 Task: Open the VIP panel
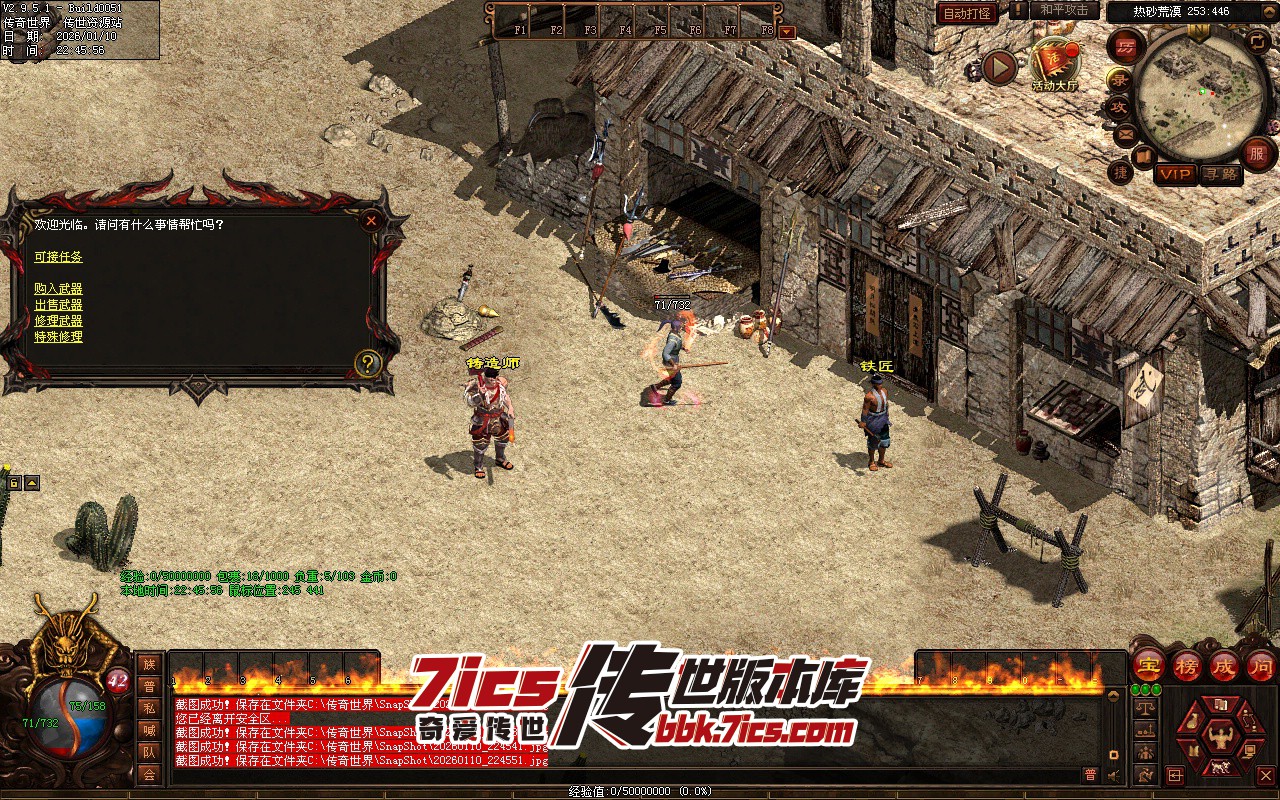pos(1175,174)
